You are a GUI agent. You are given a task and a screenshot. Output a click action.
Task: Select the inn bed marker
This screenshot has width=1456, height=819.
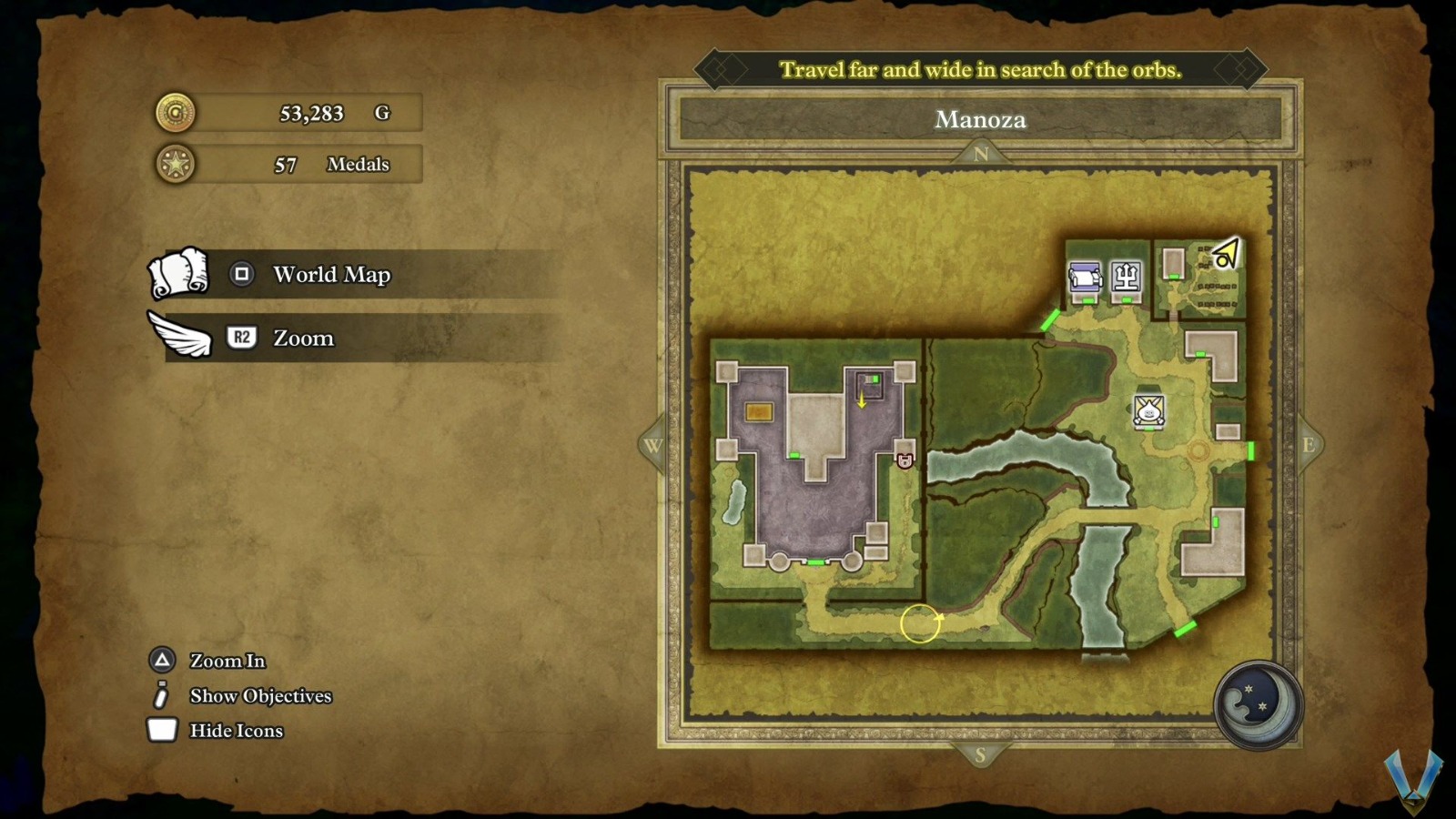(x=1085, y=276)
